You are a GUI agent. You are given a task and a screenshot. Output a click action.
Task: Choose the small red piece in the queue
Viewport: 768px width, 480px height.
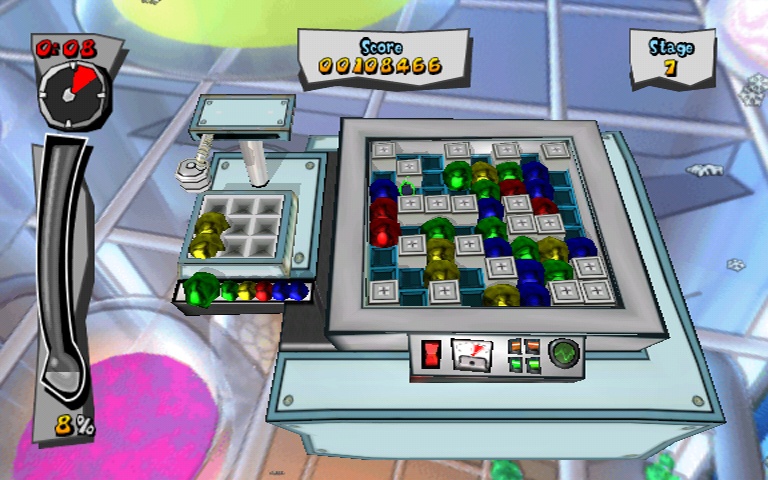[263, 292]
